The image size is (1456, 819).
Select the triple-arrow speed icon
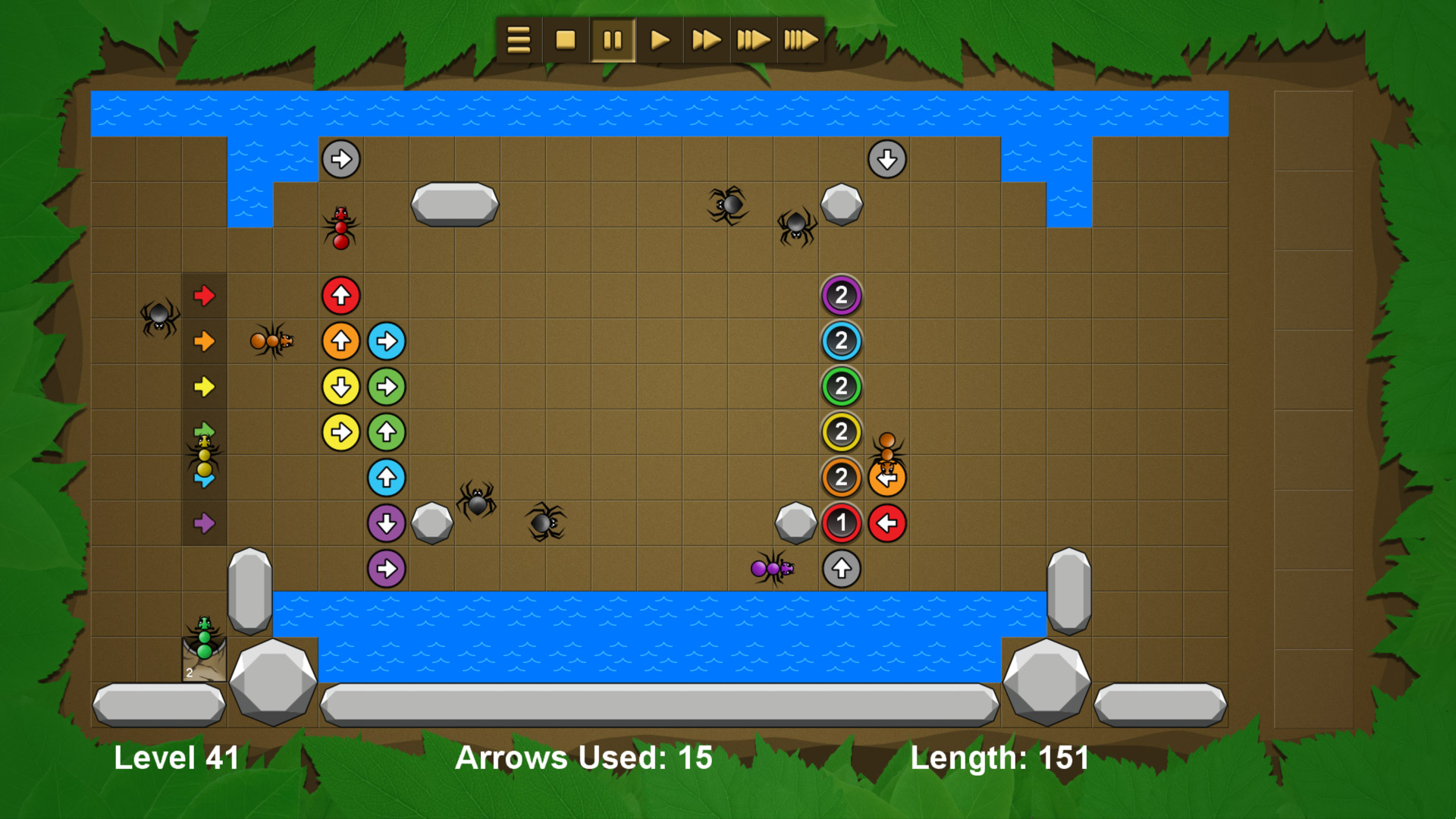click(753, 40)
